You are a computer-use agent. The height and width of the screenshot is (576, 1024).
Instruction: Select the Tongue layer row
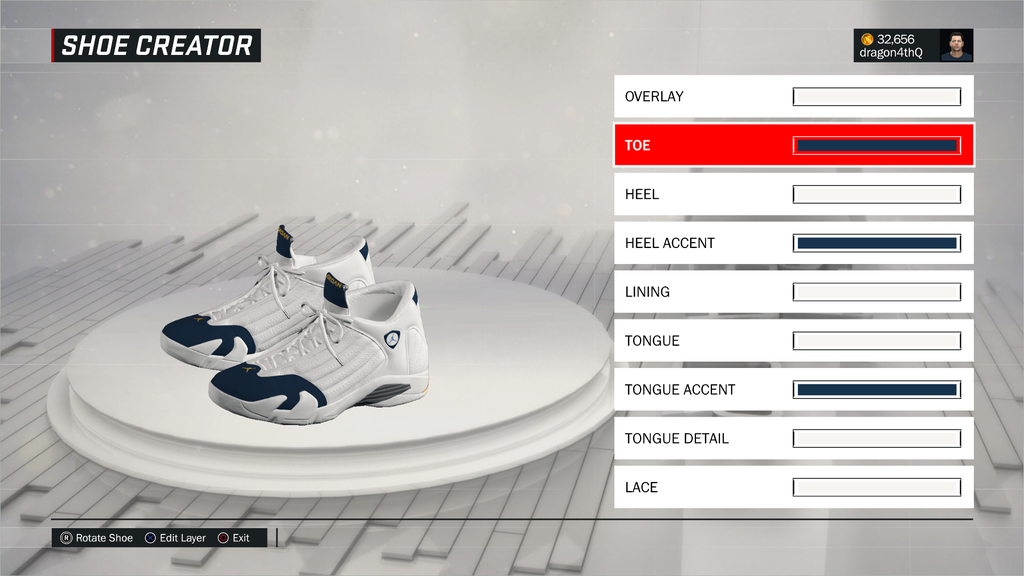[x=700, y=341]
